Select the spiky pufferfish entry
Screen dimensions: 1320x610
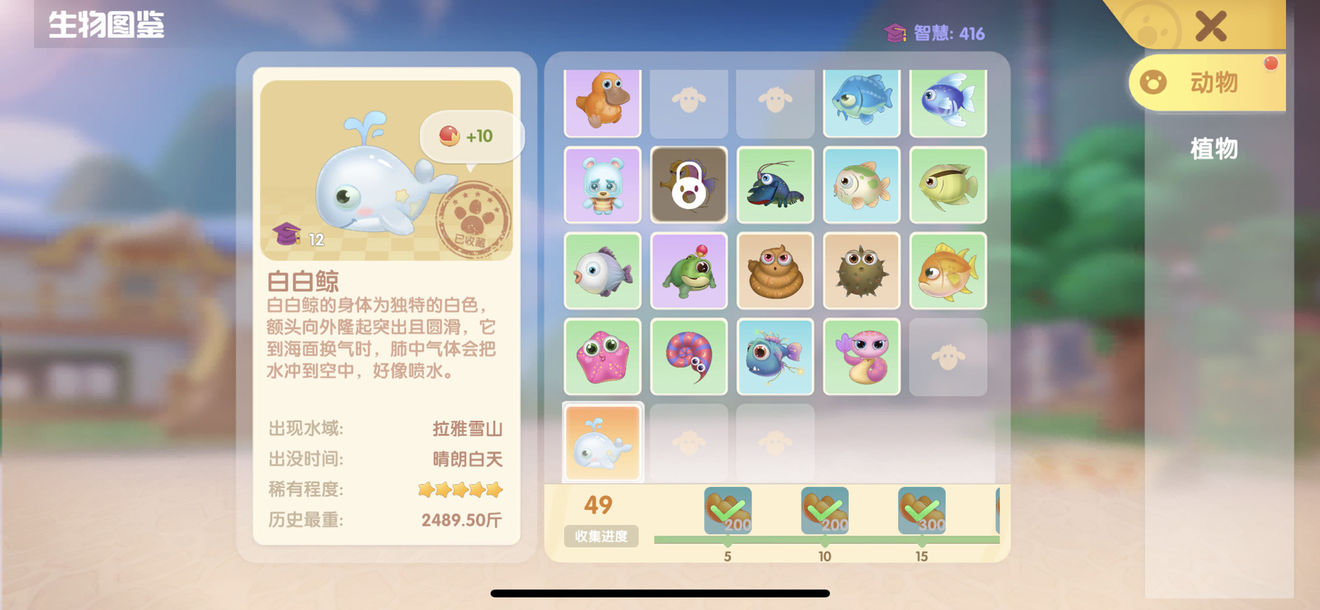point(861,271)
